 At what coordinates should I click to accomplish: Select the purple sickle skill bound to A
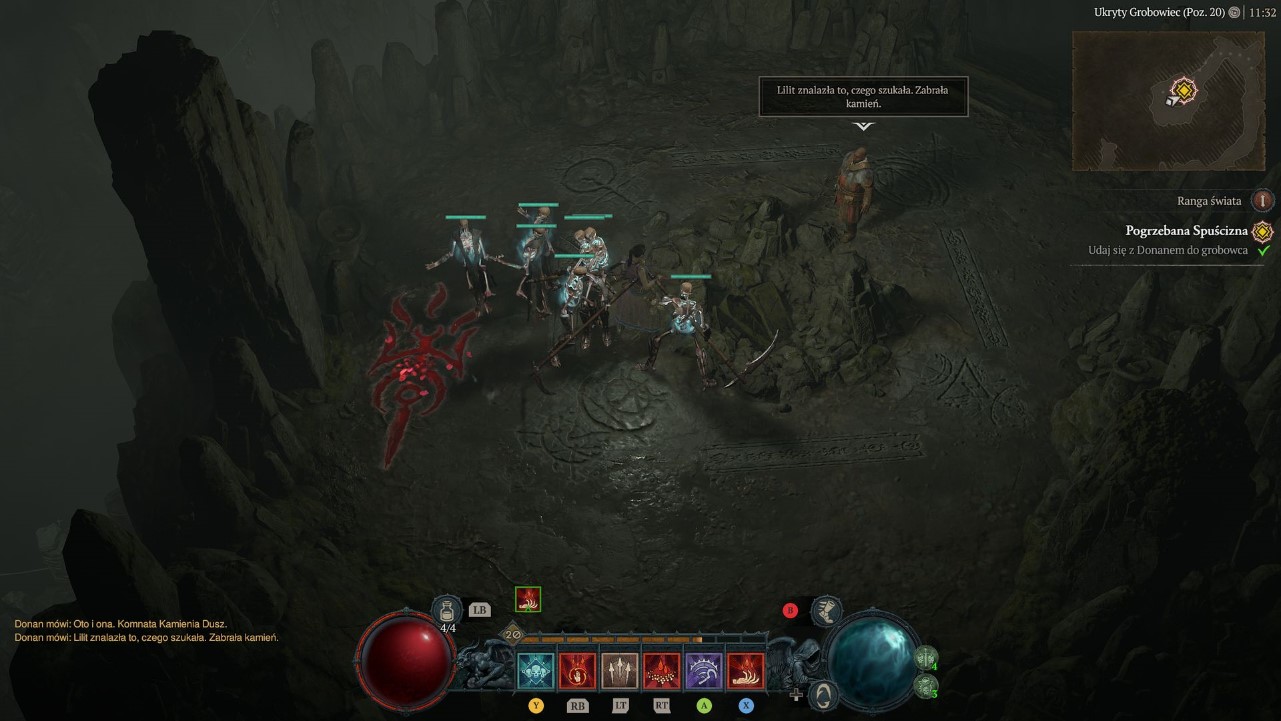pyautogui.click(x=702, y=670)
